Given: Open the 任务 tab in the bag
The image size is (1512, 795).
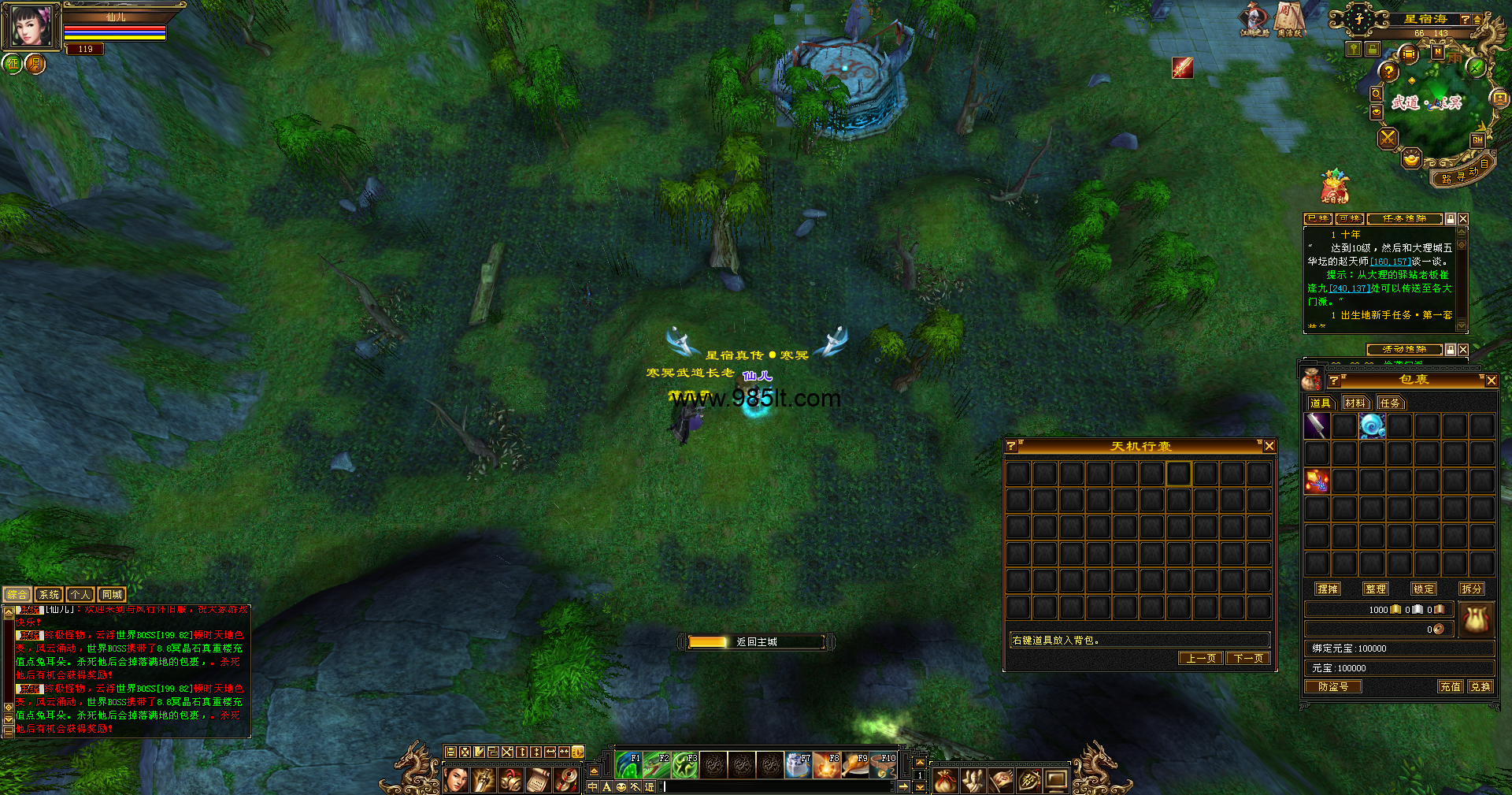Looking at the screenshot, I should coord(1390,403).
